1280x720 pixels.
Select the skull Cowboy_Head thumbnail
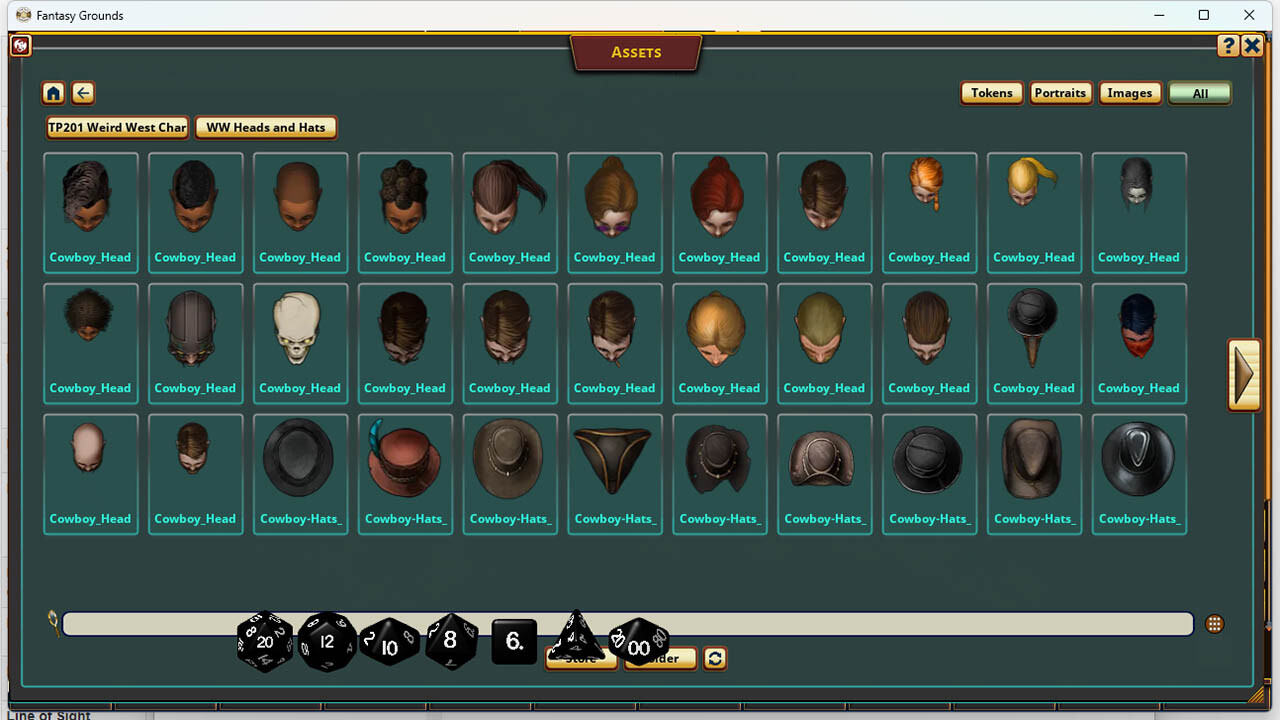click(300, 330)
